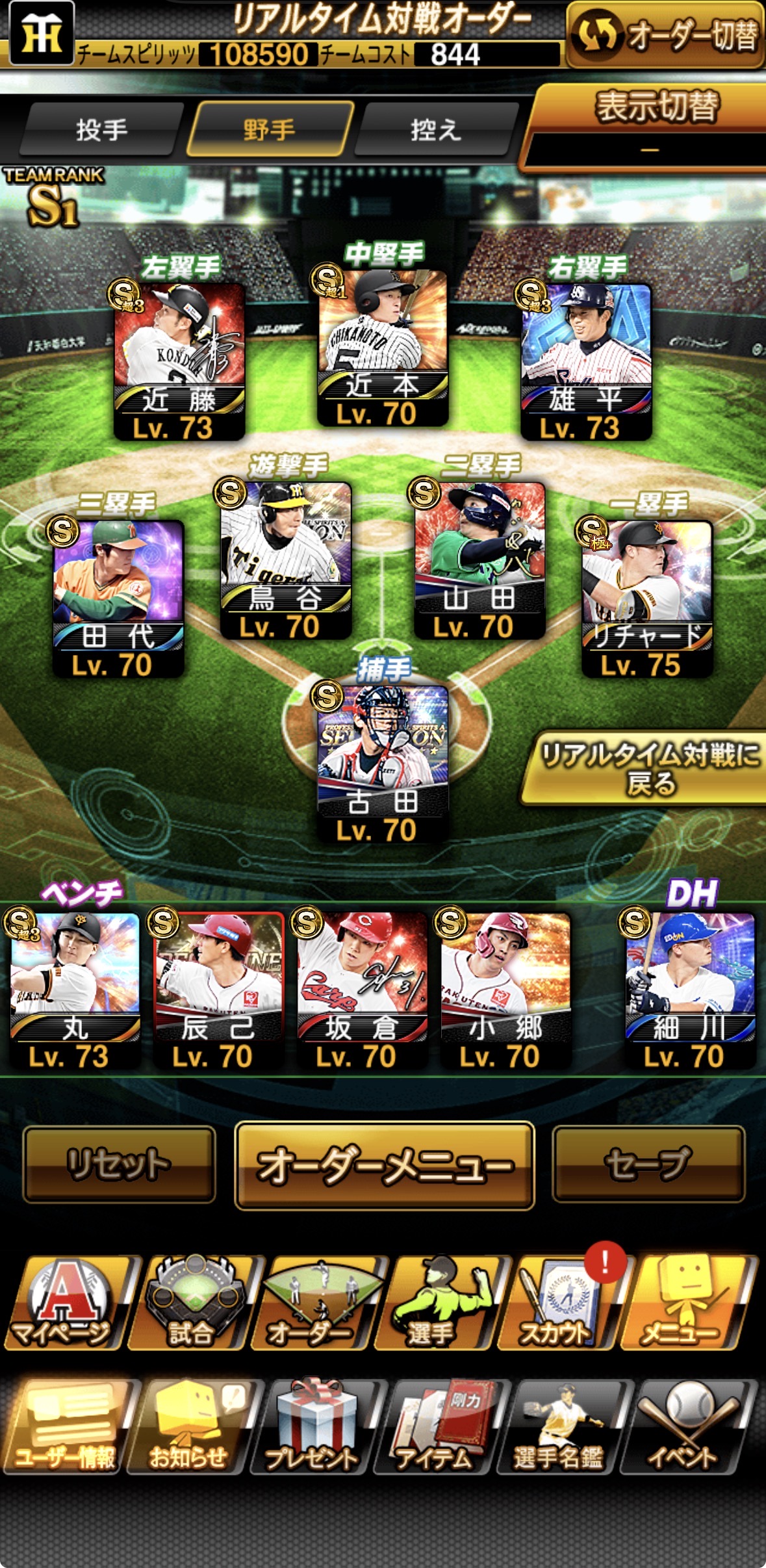Select DH 細川 card
Image resolution: width=766 pixels, height=1568 pixels.
click(x=690, y=989)
